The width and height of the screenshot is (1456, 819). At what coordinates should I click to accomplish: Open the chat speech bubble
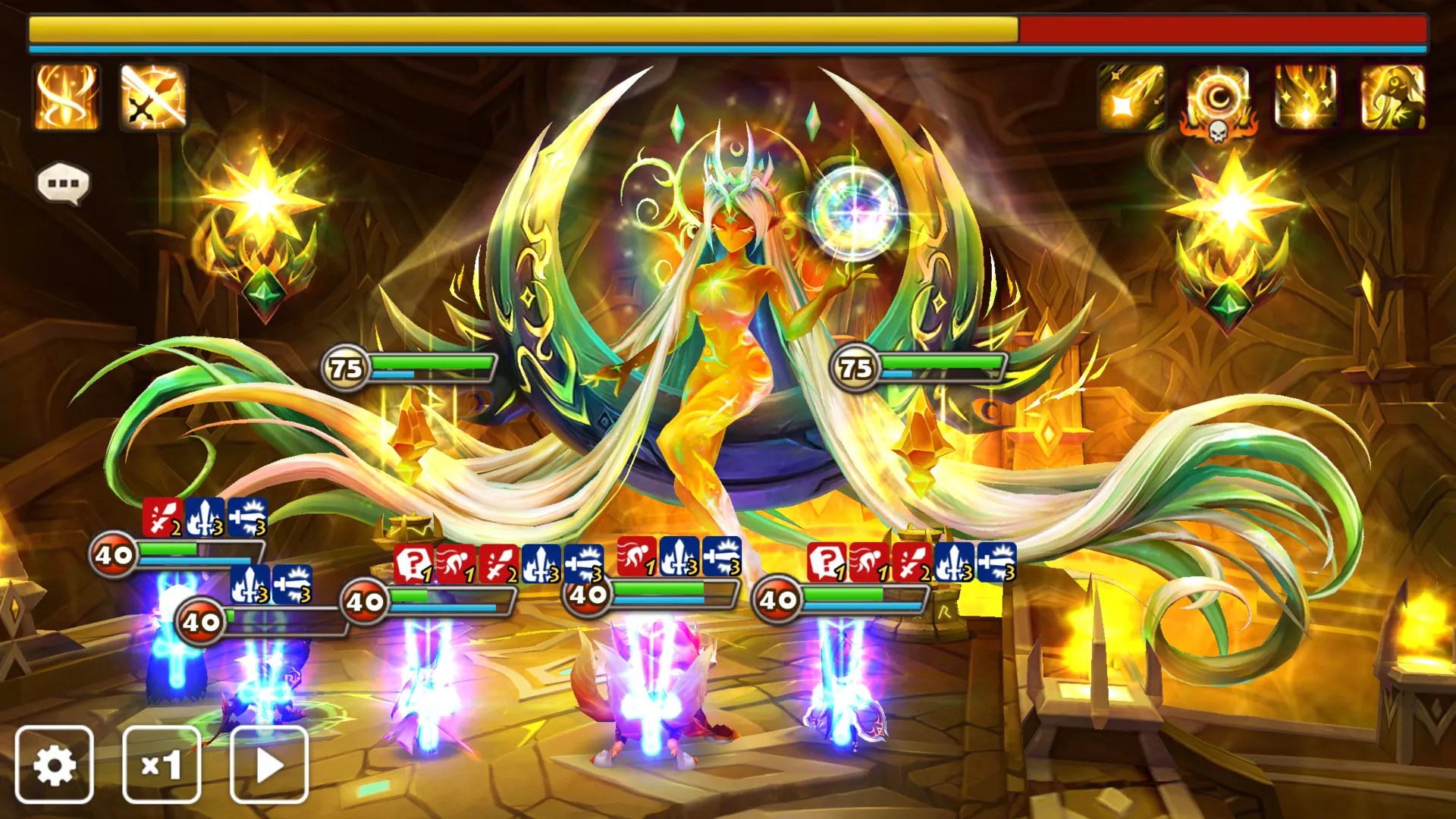pos(64,182)
